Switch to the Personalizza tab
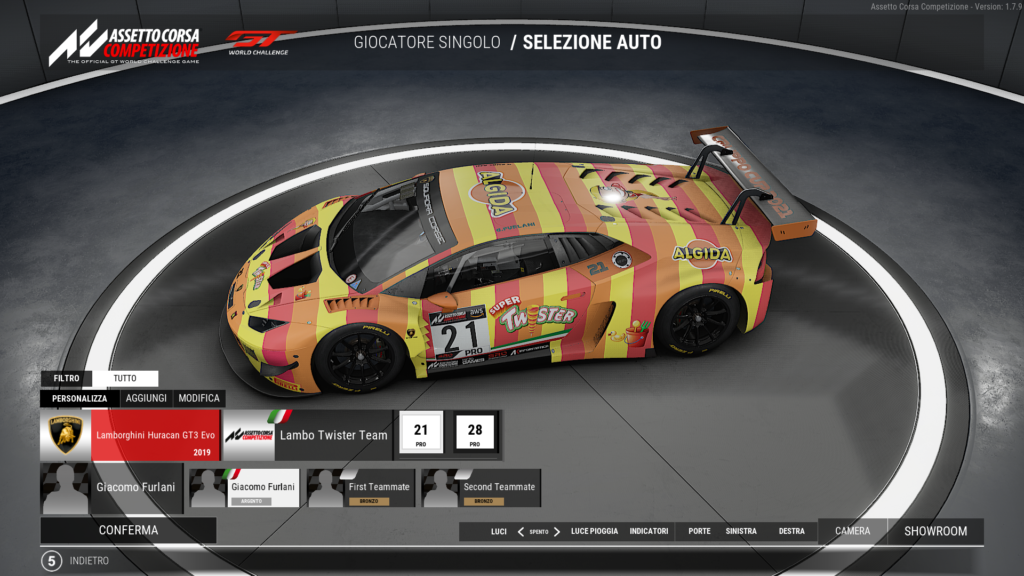This screenshot has width=1024, height=576. 79,398
